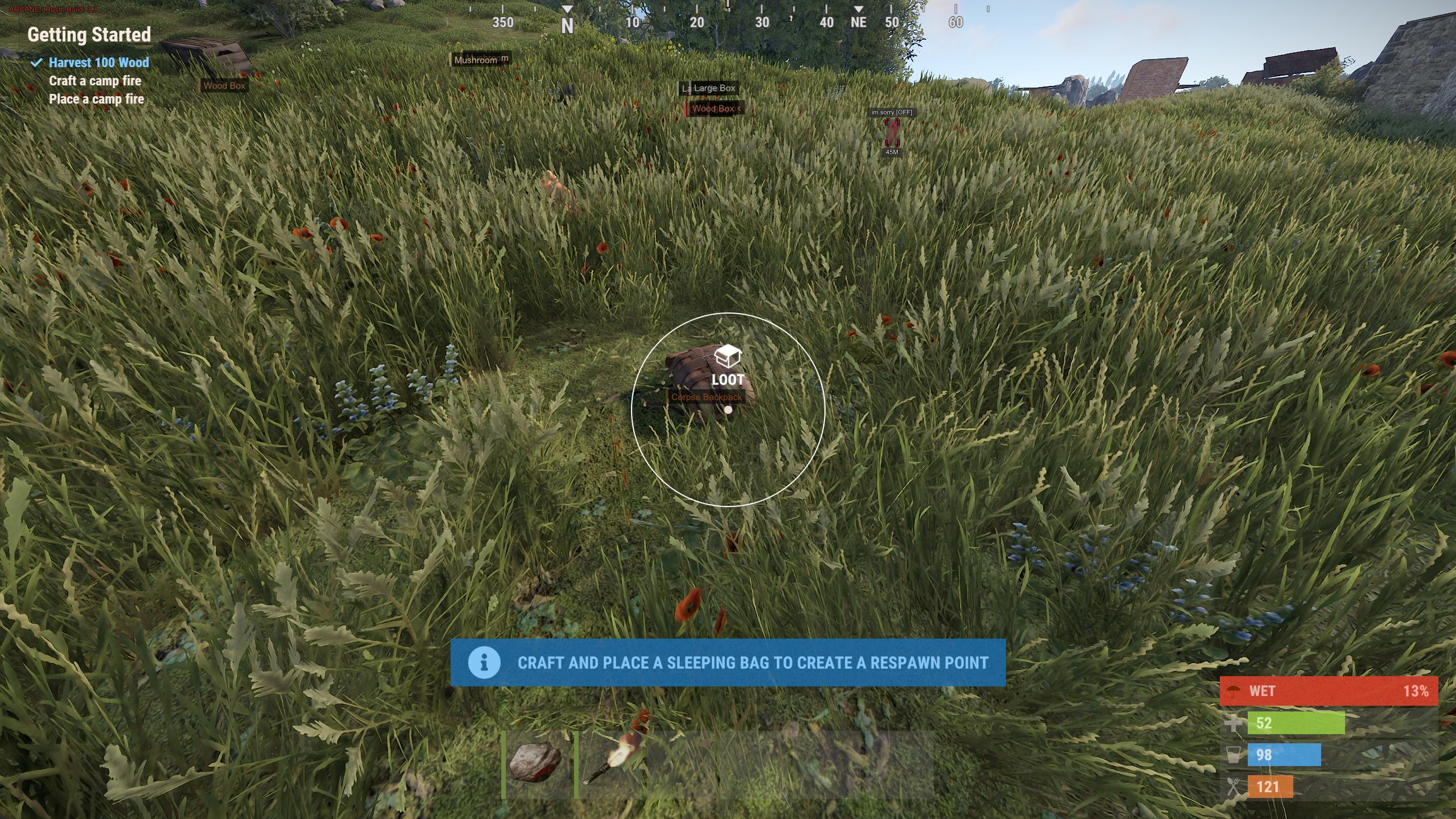Click the sleeping bag respawn tip banner
The image size is (1456, 819).
point(728,662)
